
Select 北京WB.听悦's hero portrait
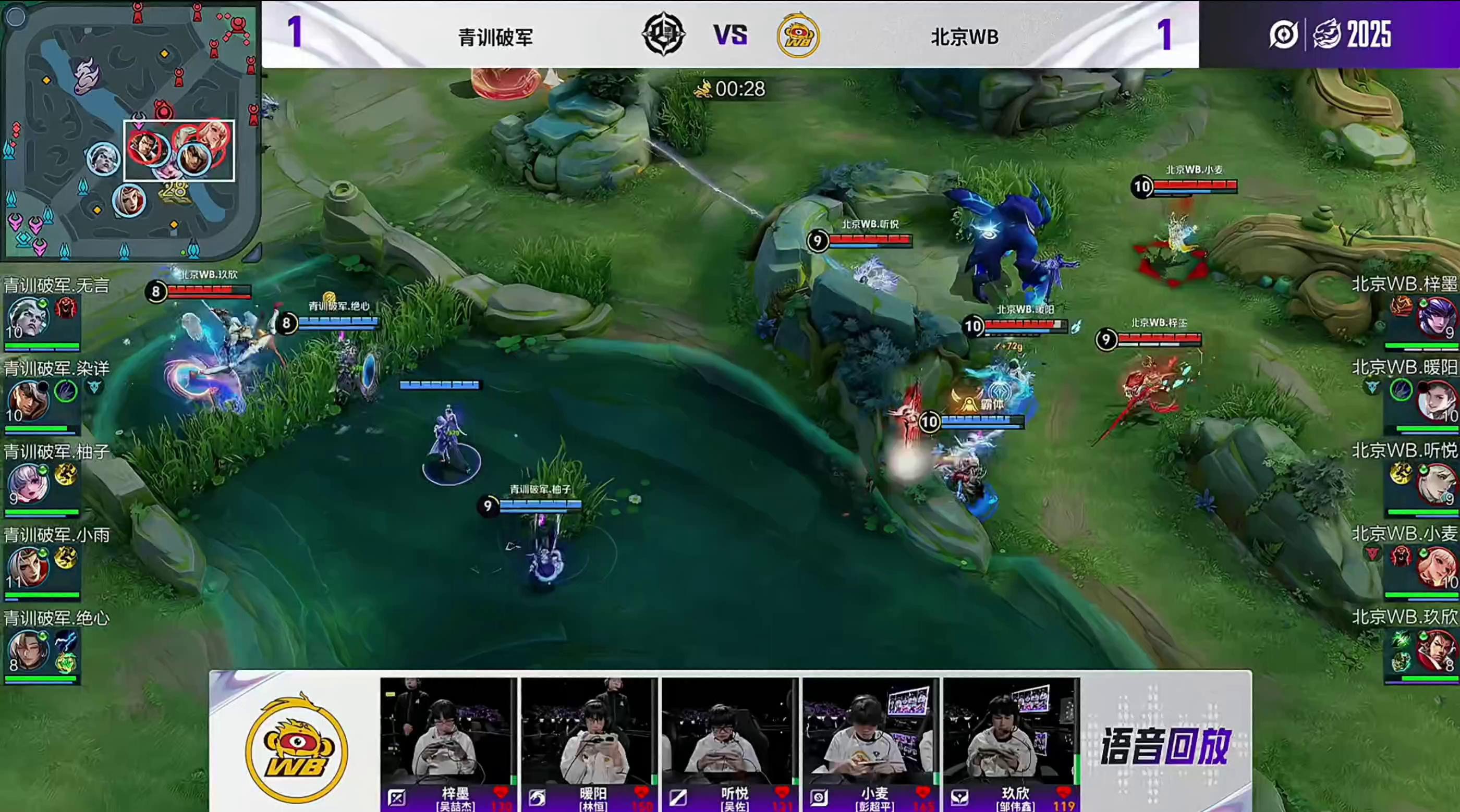pos(1434,484)
